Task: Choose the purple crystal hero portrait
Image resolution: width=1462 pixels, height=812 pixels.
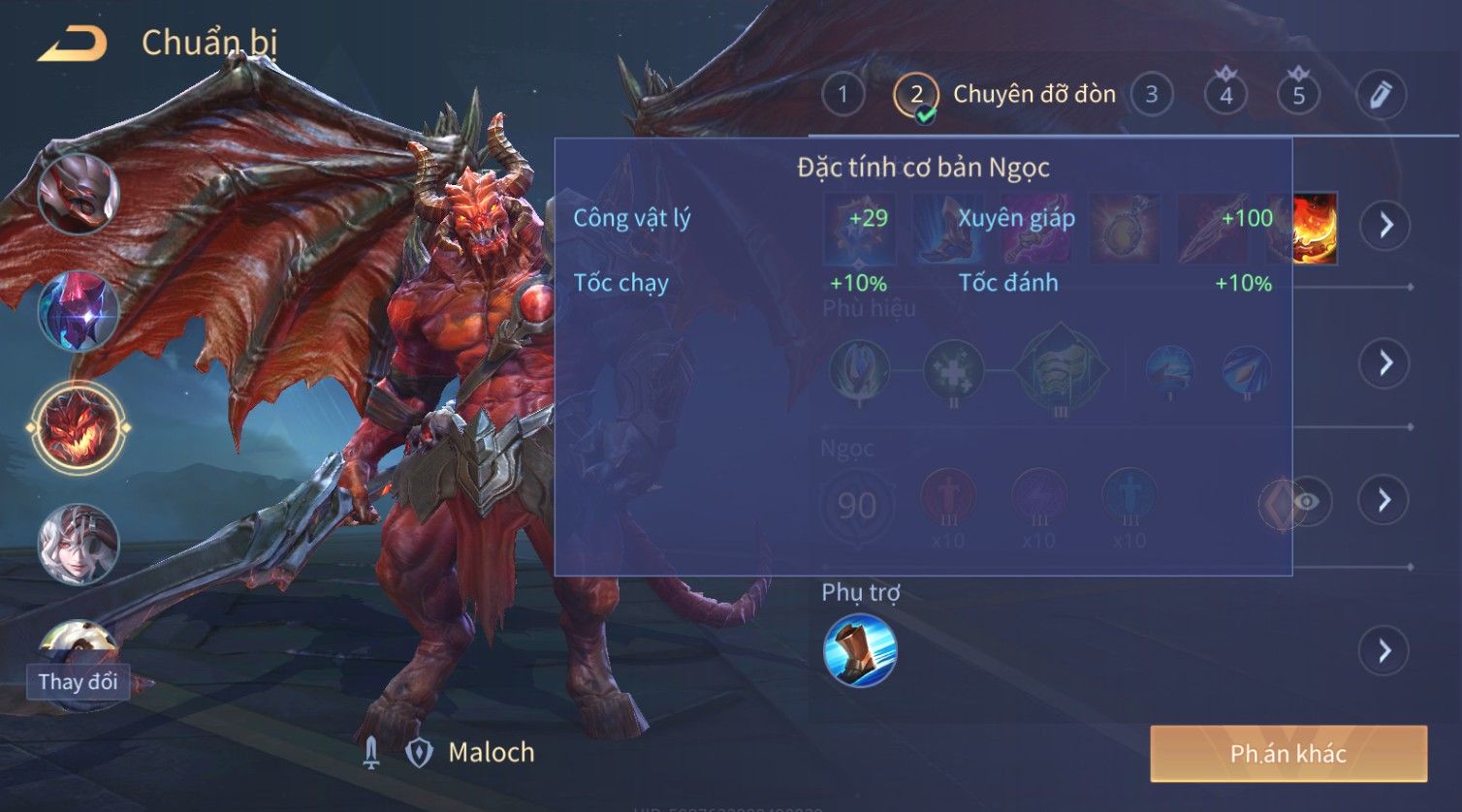Action: click(78, 311)
